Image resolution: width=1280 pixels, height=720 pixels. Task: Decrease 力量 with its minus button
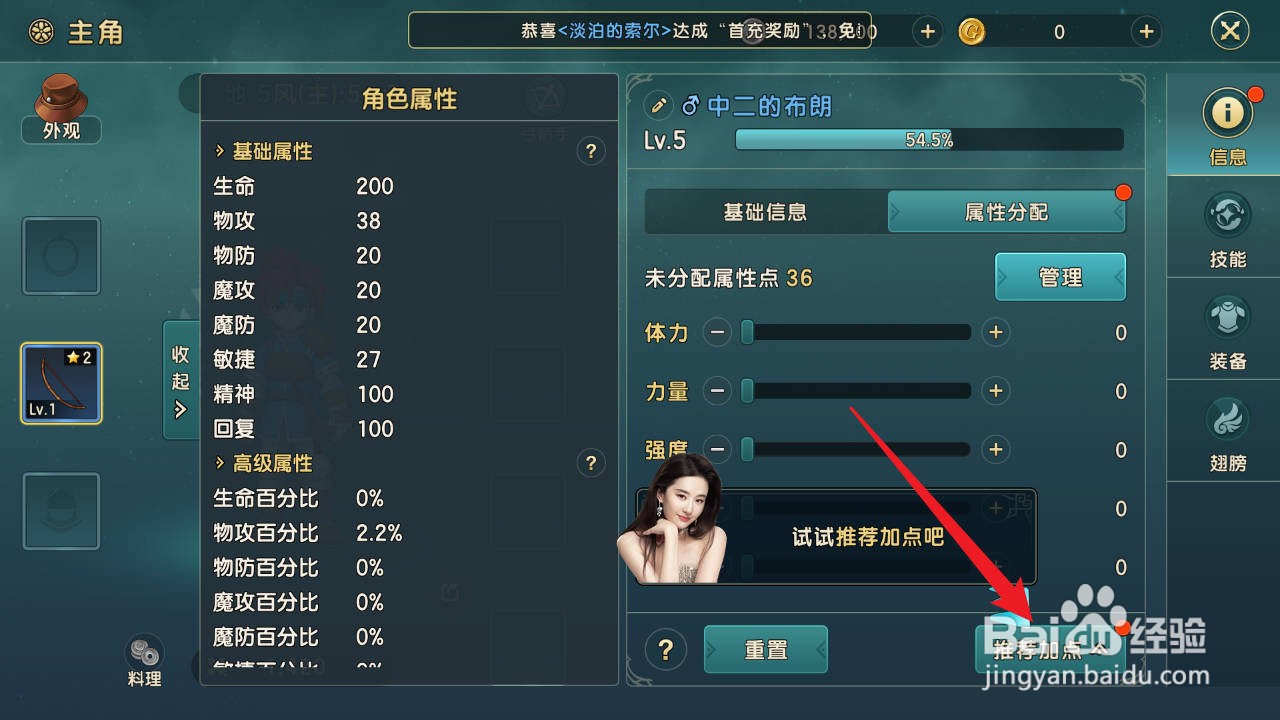tap(717, 391)
